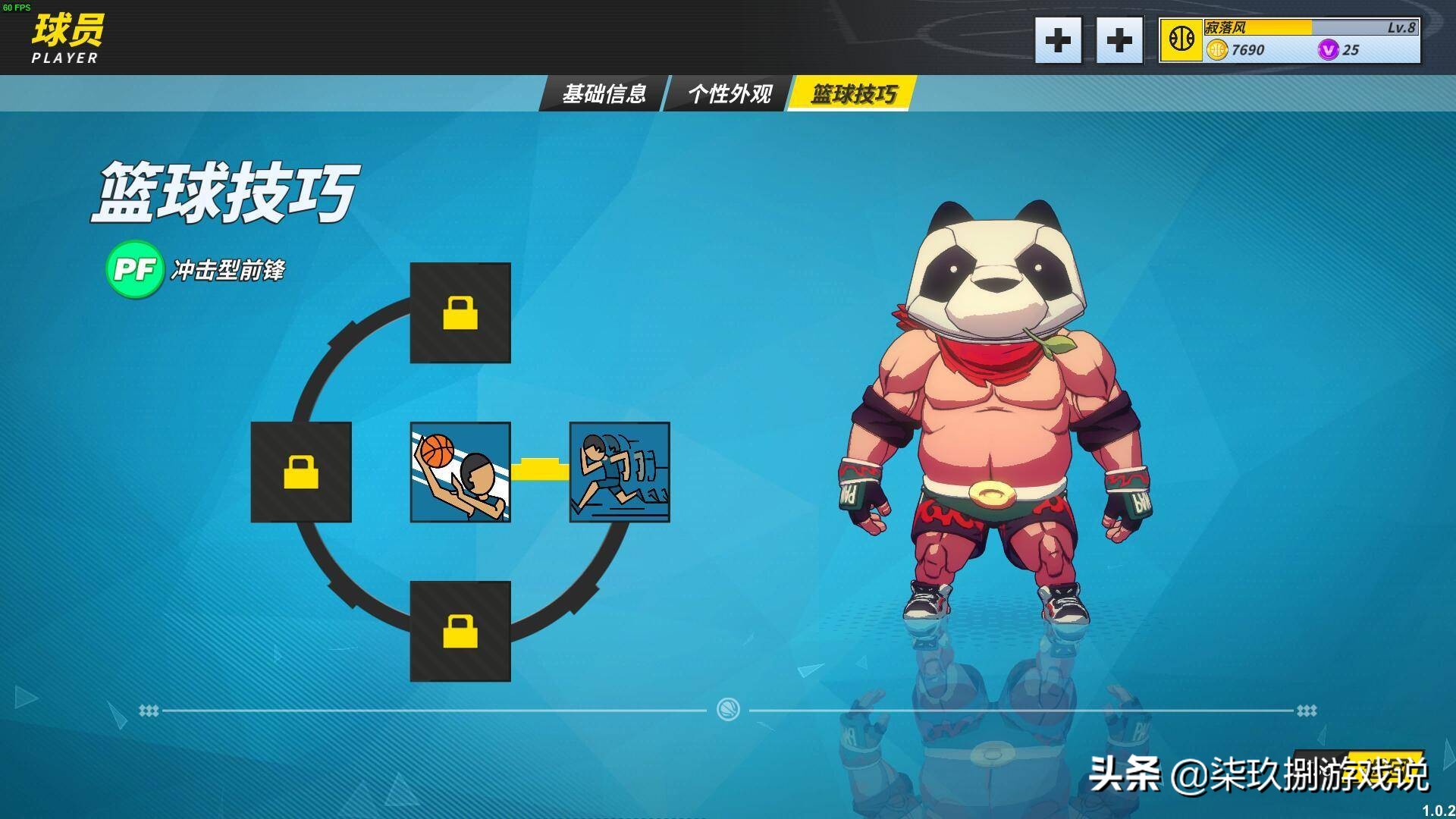Screen dimensions: 1456x819
Task: Click the left plus button at top right
Action: click(x=1058, y=41)
